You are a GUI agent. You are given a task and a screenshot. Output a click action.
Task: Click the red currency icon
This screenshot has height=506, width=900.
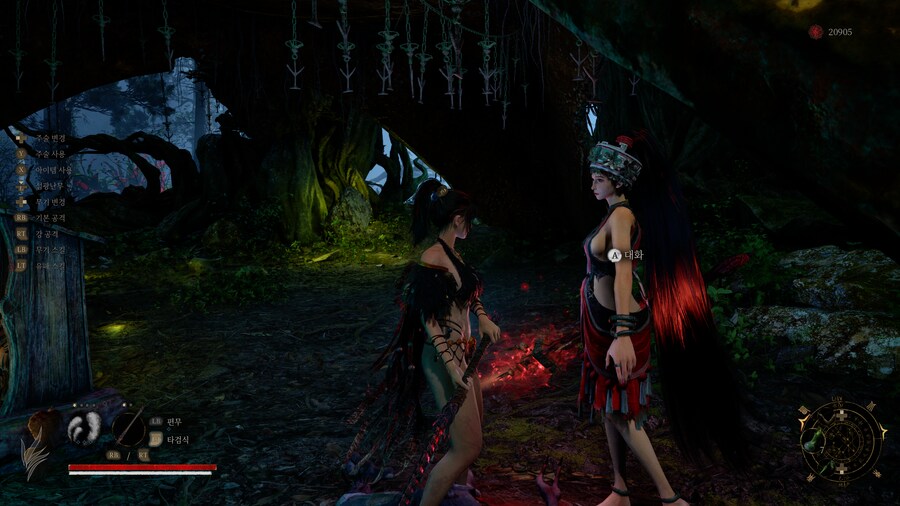click(x=816, y=32)
